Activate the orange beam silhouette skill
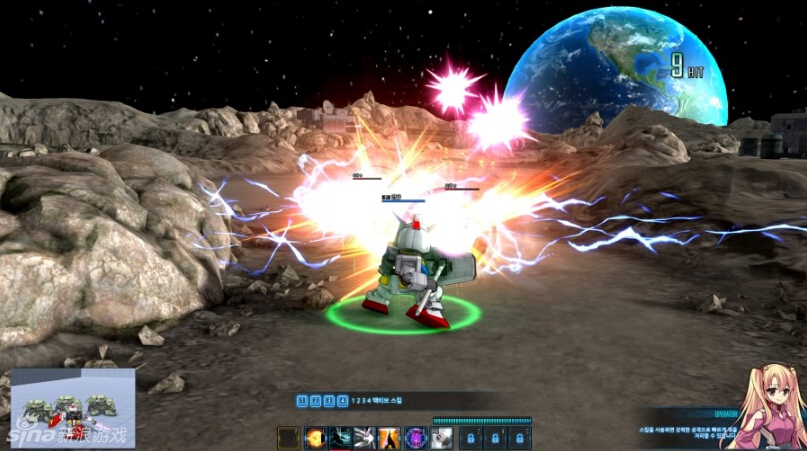Viewport: 807px width, 451px height. [389, 438]
